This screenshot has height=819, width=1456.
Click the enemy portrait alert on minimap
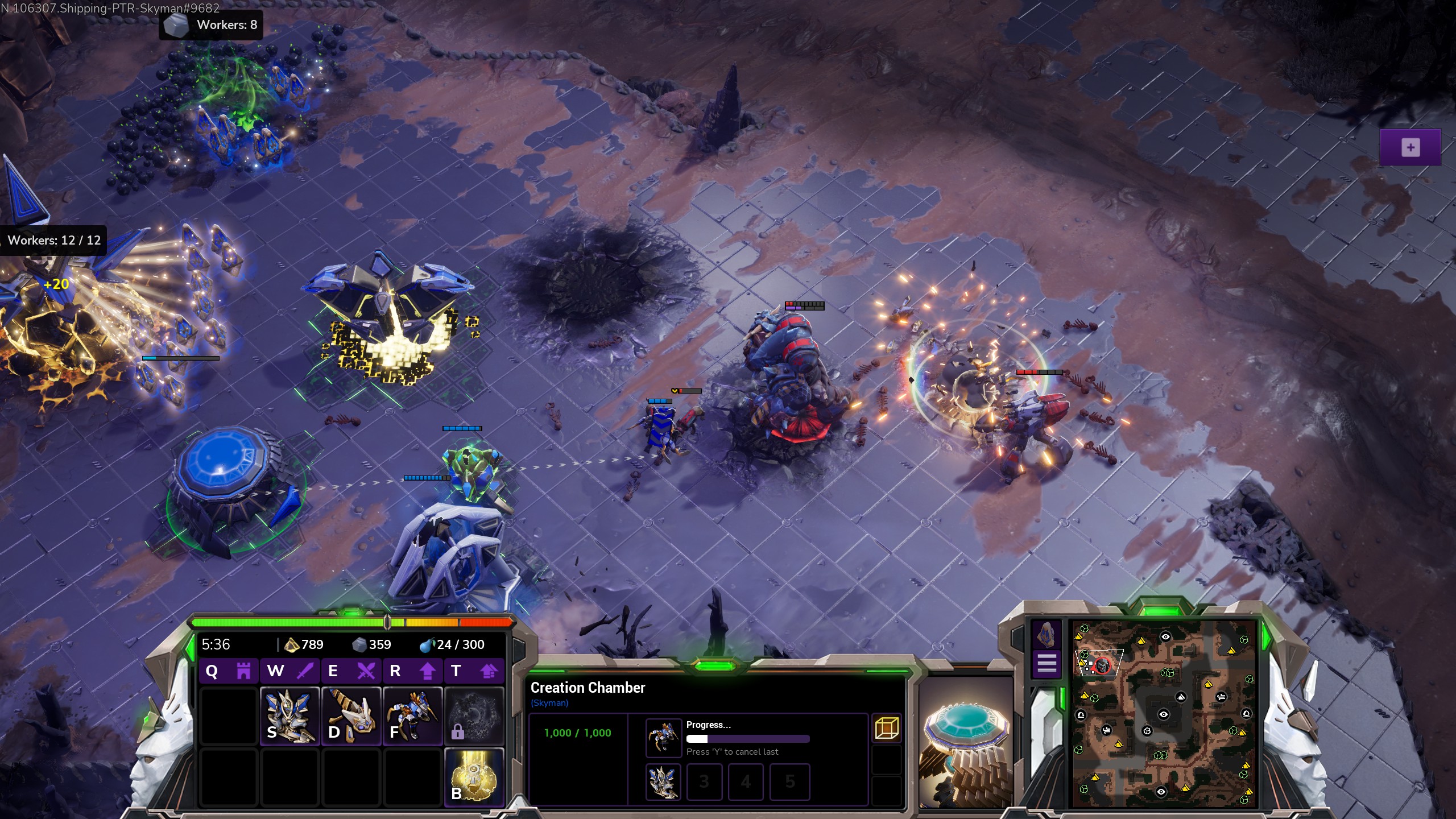pos(1103,665)
